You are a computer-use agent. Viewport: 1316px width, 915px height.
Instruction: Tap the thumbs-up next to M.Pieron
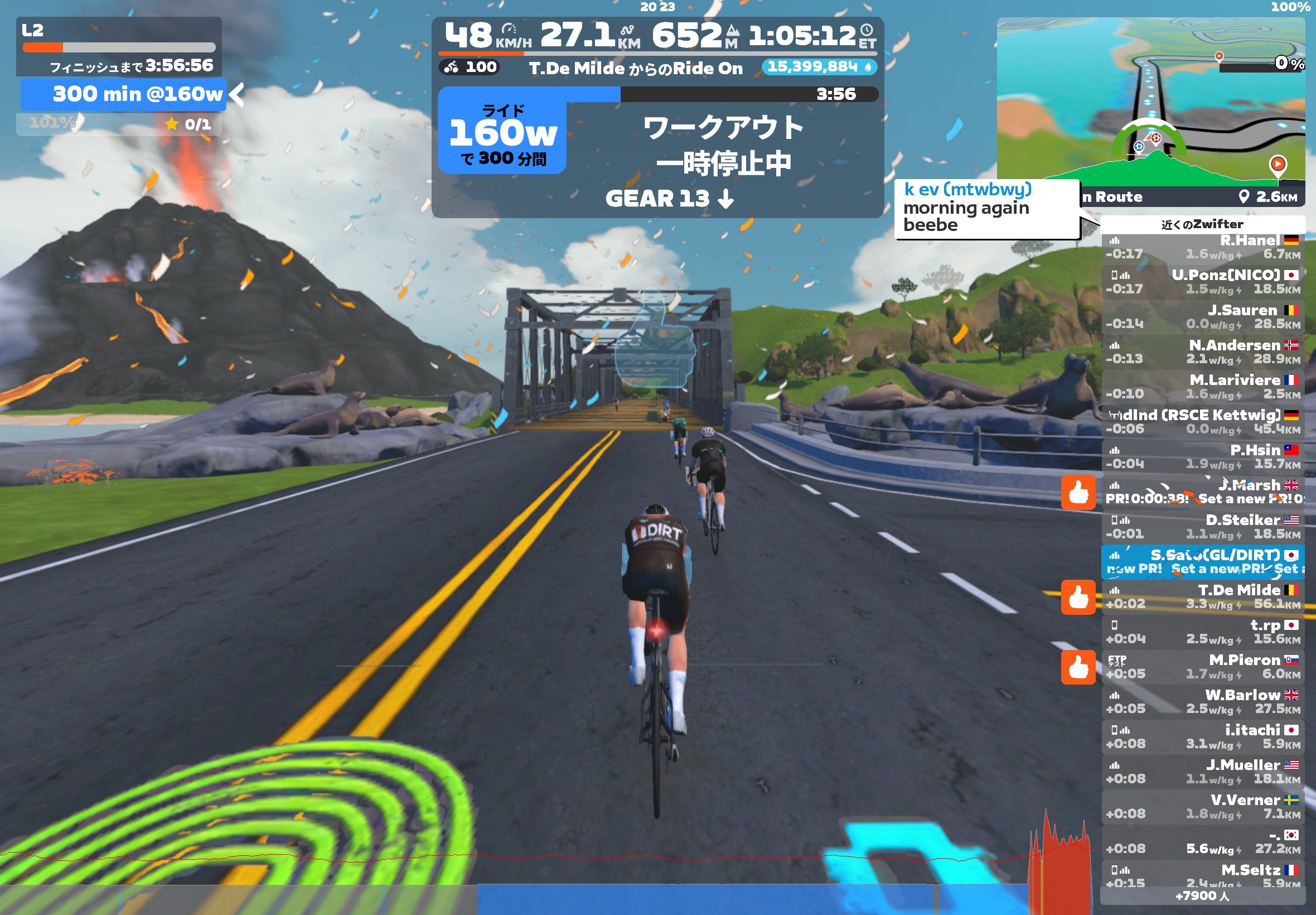pos(1078,667)
